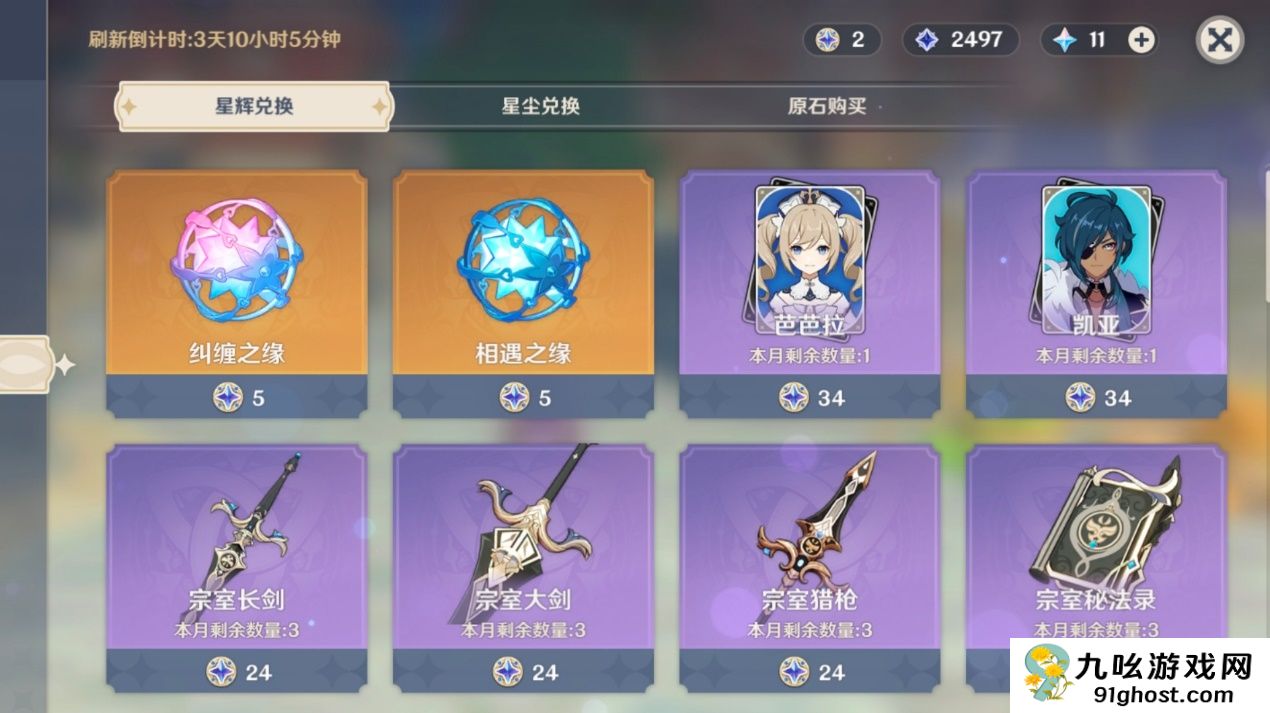The image size is (1270, 713).
Task: Close the shop with the X button
Action: click(1220, 41)
